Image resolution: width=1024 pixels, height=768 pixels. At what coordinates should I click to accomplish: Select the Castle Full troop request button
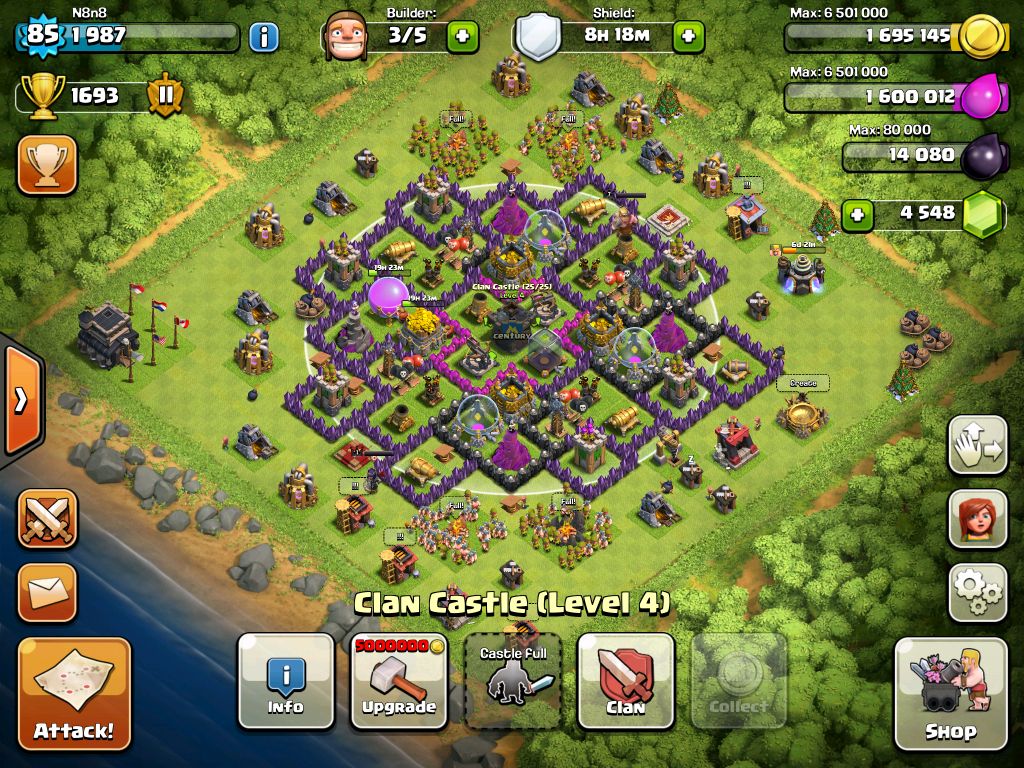(x=513, y=681)
